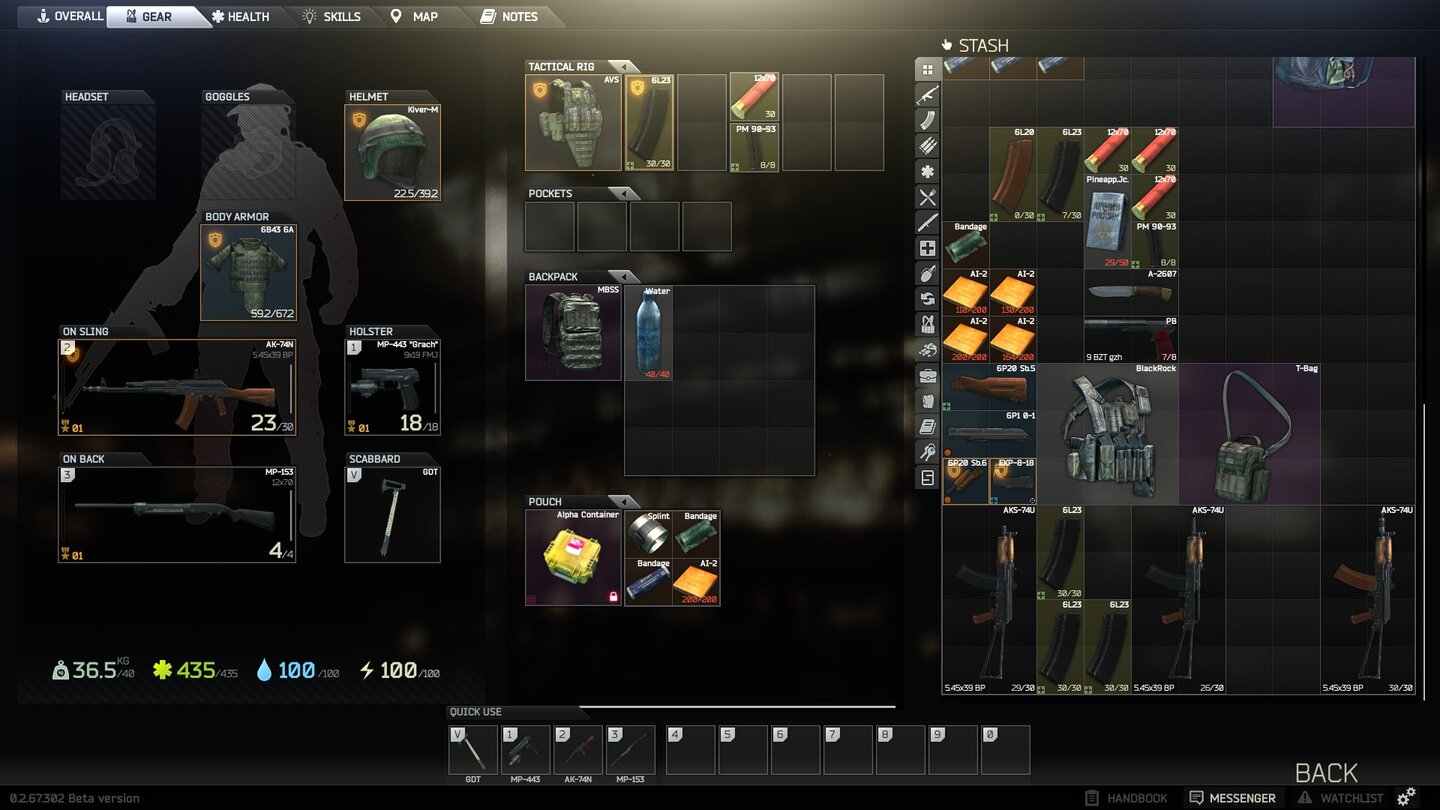Viewport: 1440px width, 810px height.
Task: Click the show-all grid icon atop stash sidebar
Action: click(x=927, y=68)
